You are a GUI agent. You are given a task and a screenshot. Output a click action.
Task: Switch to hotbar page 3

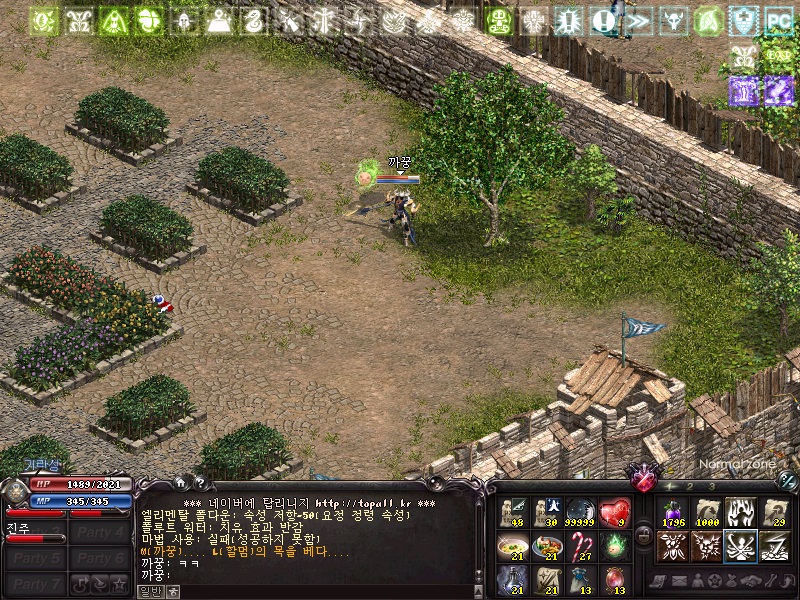712,487
